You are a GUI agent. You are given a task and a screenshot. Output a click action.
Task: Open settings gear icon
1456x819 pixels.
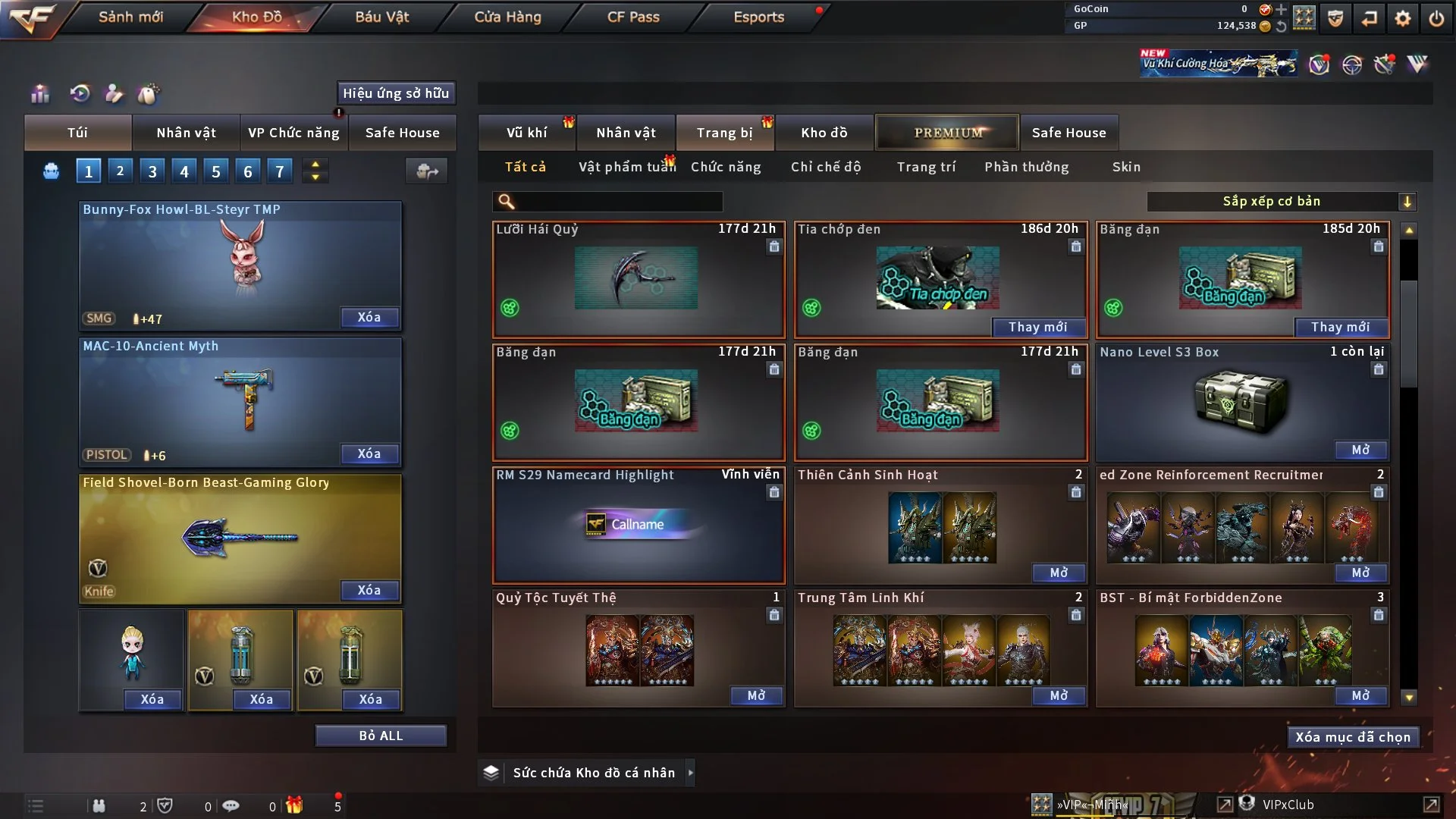click(1402, 18)
